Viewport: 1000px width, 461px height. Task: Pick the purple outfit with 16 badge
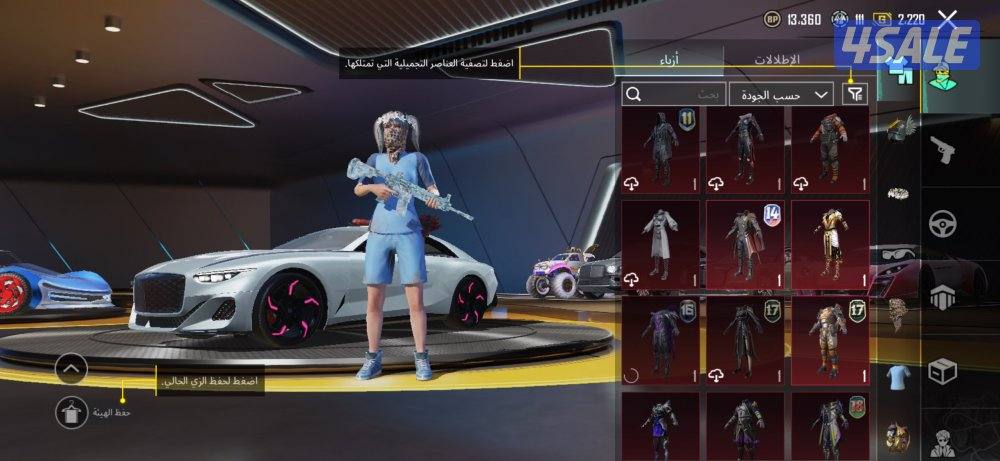[x=661, y=340]
